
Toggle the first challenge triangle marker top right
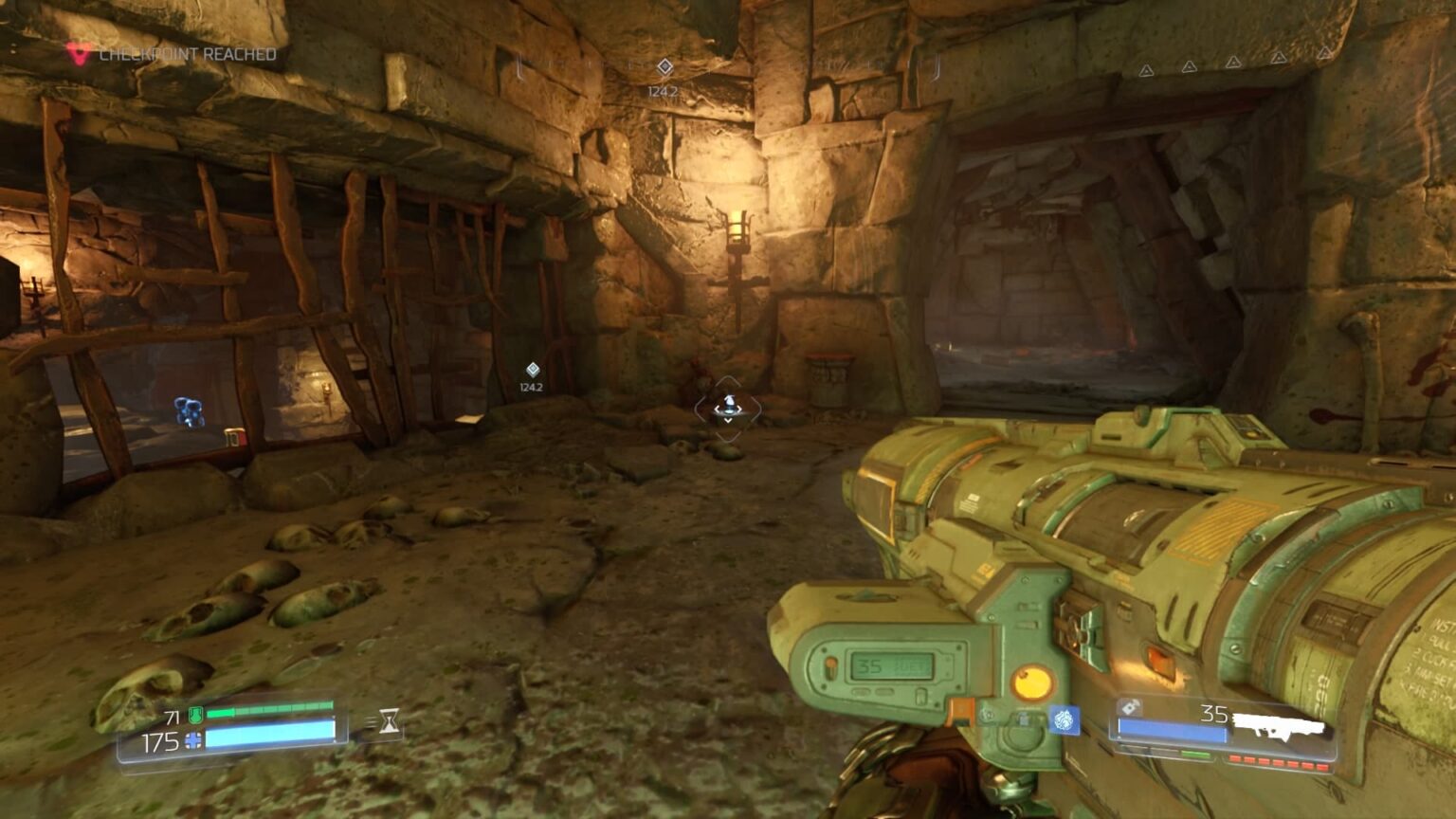(x=1146, y=69)
